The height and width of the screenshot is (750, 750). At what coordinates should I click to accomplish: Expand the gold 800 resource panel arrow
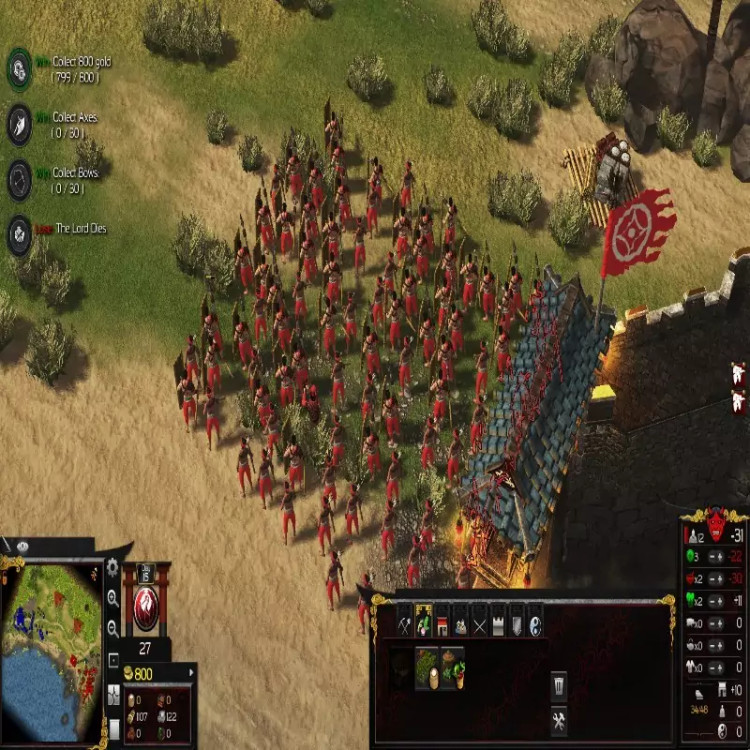(190, 674)
